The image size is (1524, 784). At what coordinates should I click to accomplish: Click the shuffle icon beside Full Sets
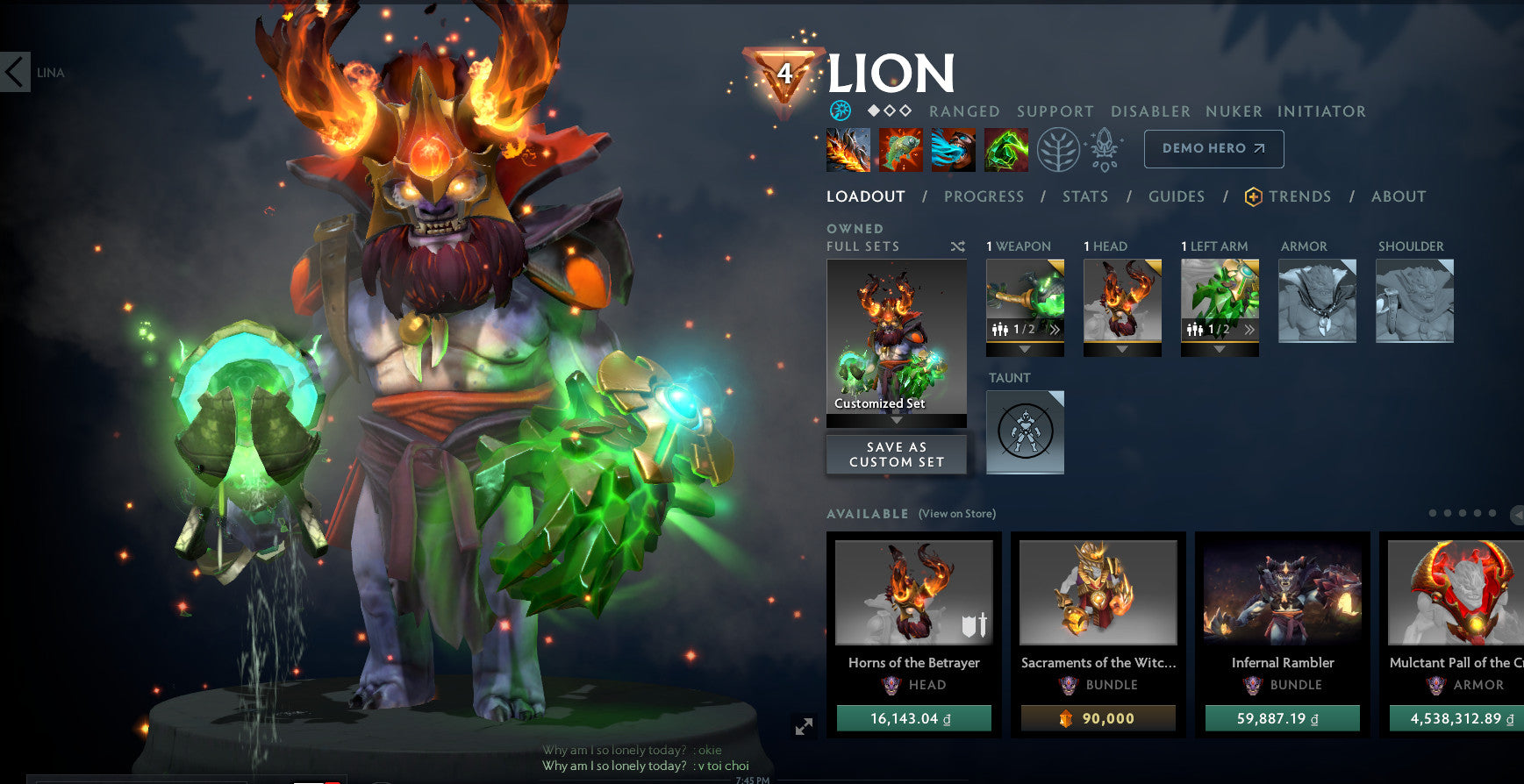[957, 246]
